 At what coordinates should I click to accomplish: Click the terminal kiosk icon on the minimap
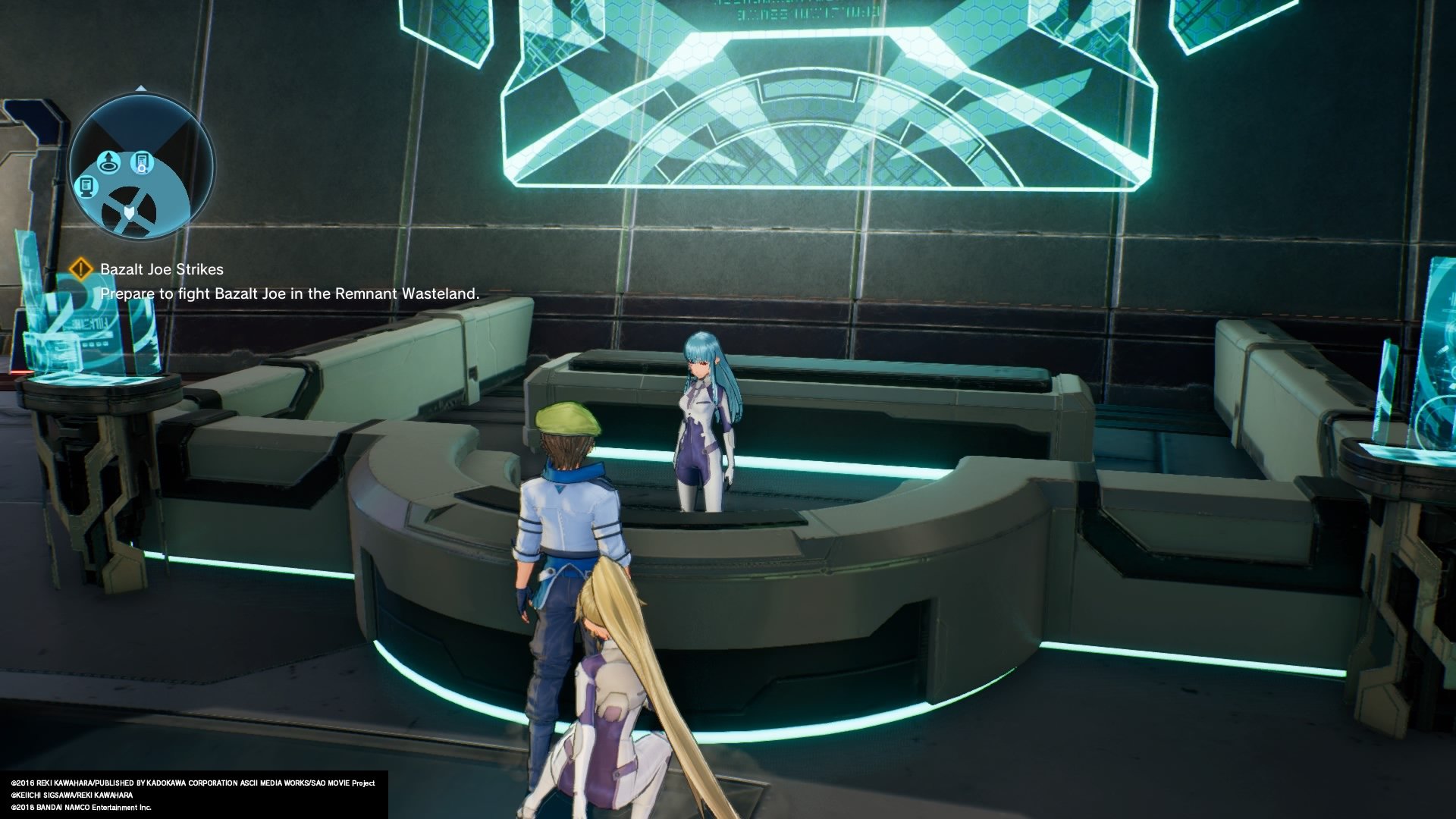pyautogui.click(x=87, y=187)
